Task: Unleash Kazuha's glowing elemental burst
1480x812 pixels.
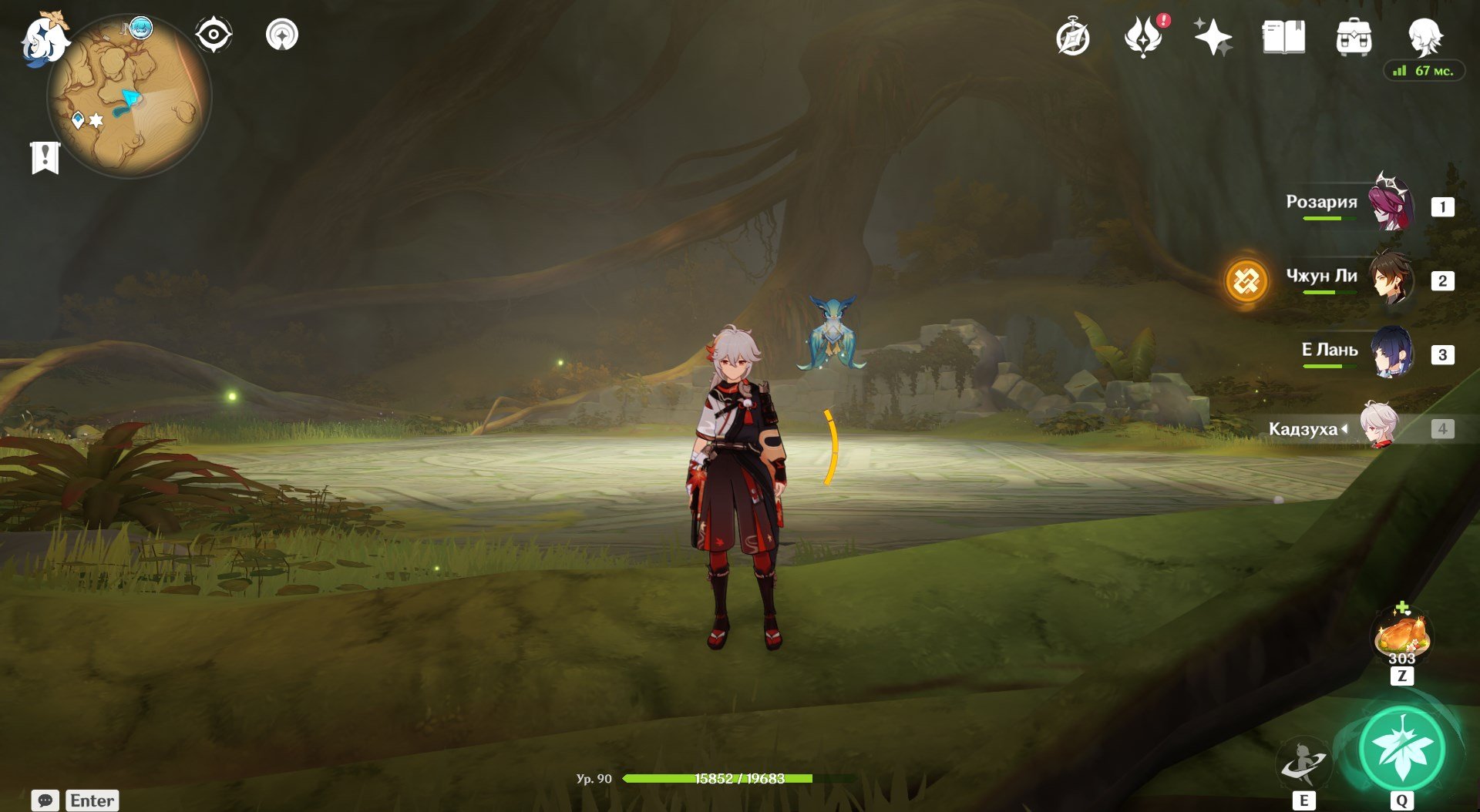Action: click(1401, 749)
